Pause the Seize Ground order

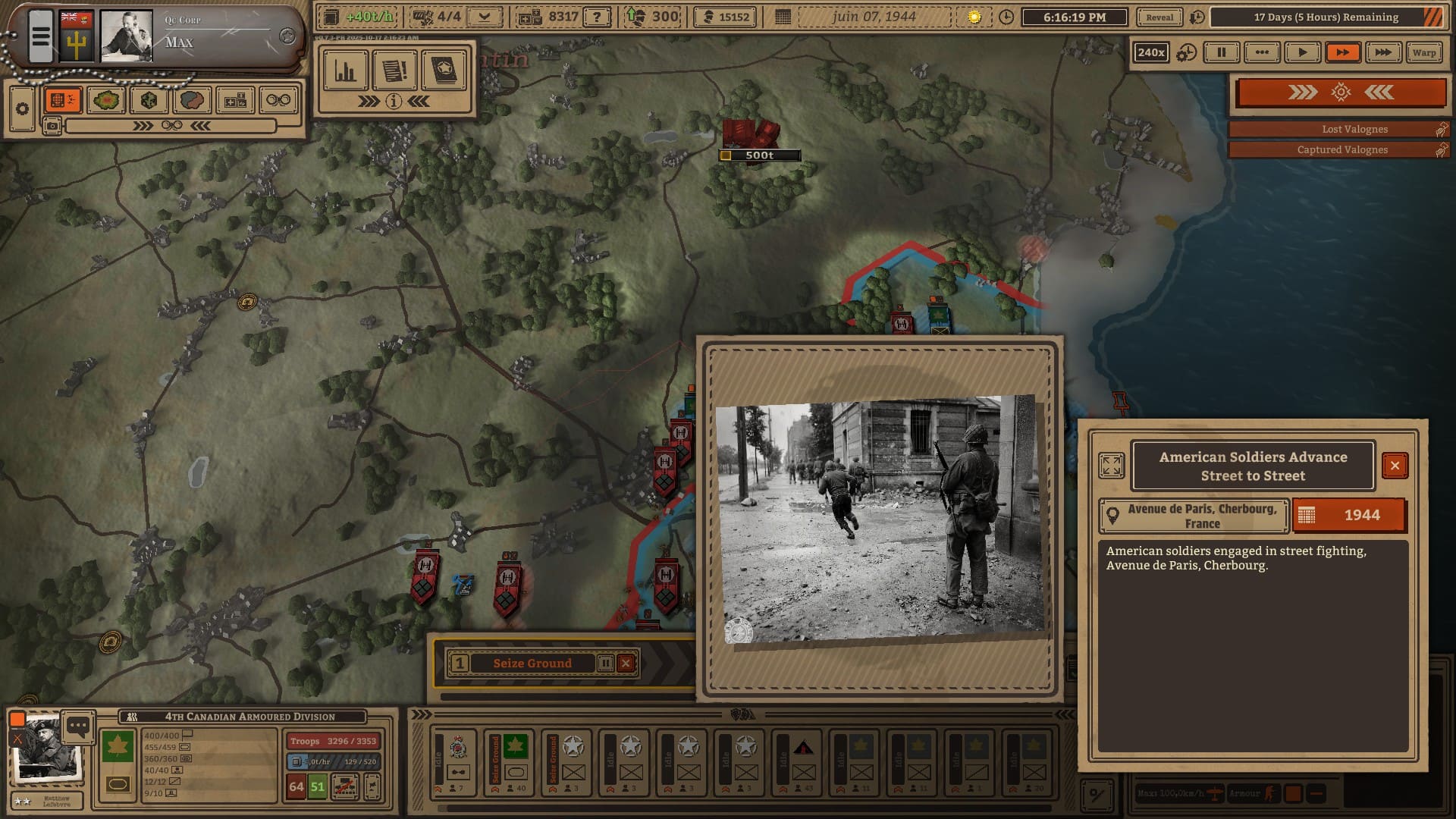click(x=605, y=664)
